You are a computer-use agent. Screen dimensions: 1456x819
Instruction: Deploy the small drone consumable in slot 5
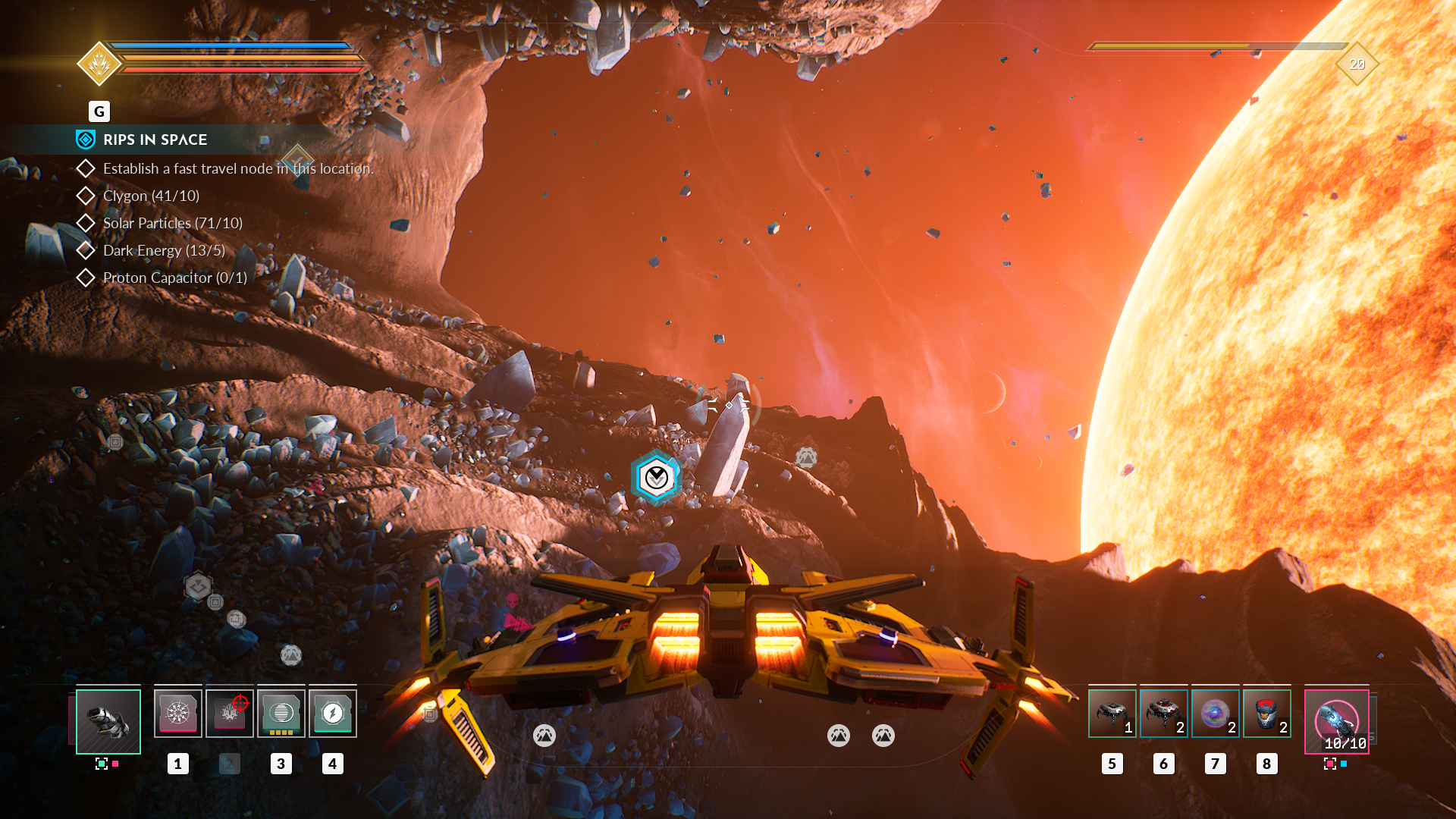[1112, 713]
